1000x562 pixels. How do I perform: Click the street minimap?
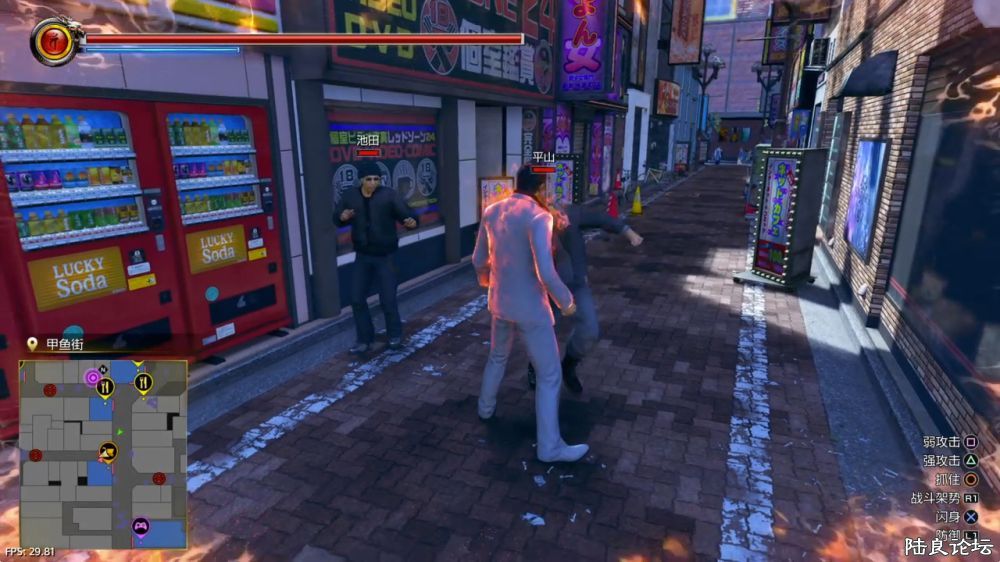point(103,454)
